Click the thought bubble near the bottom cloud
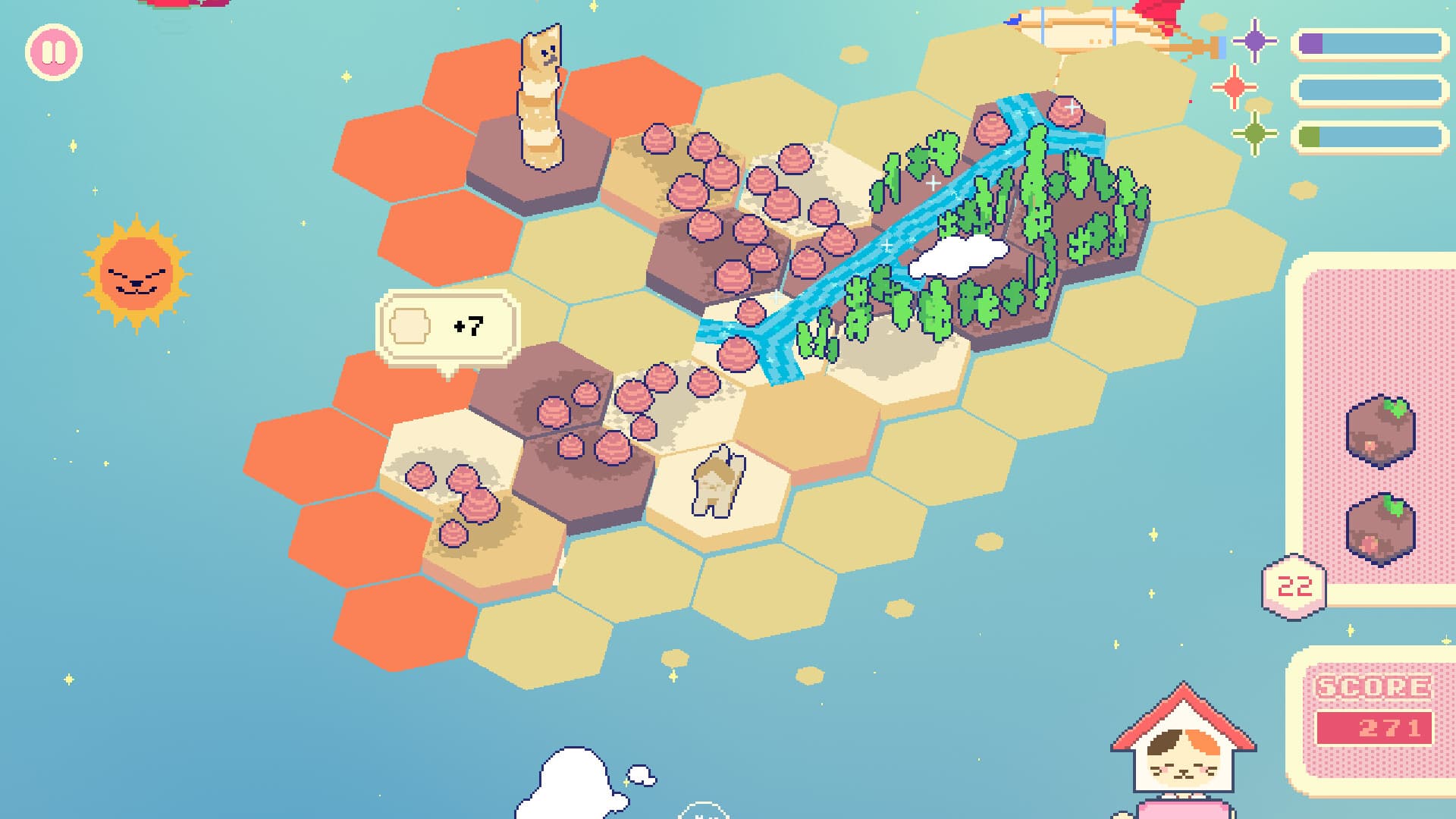The width and height of the screenshot is (1456, 819). tap(641, 775)
